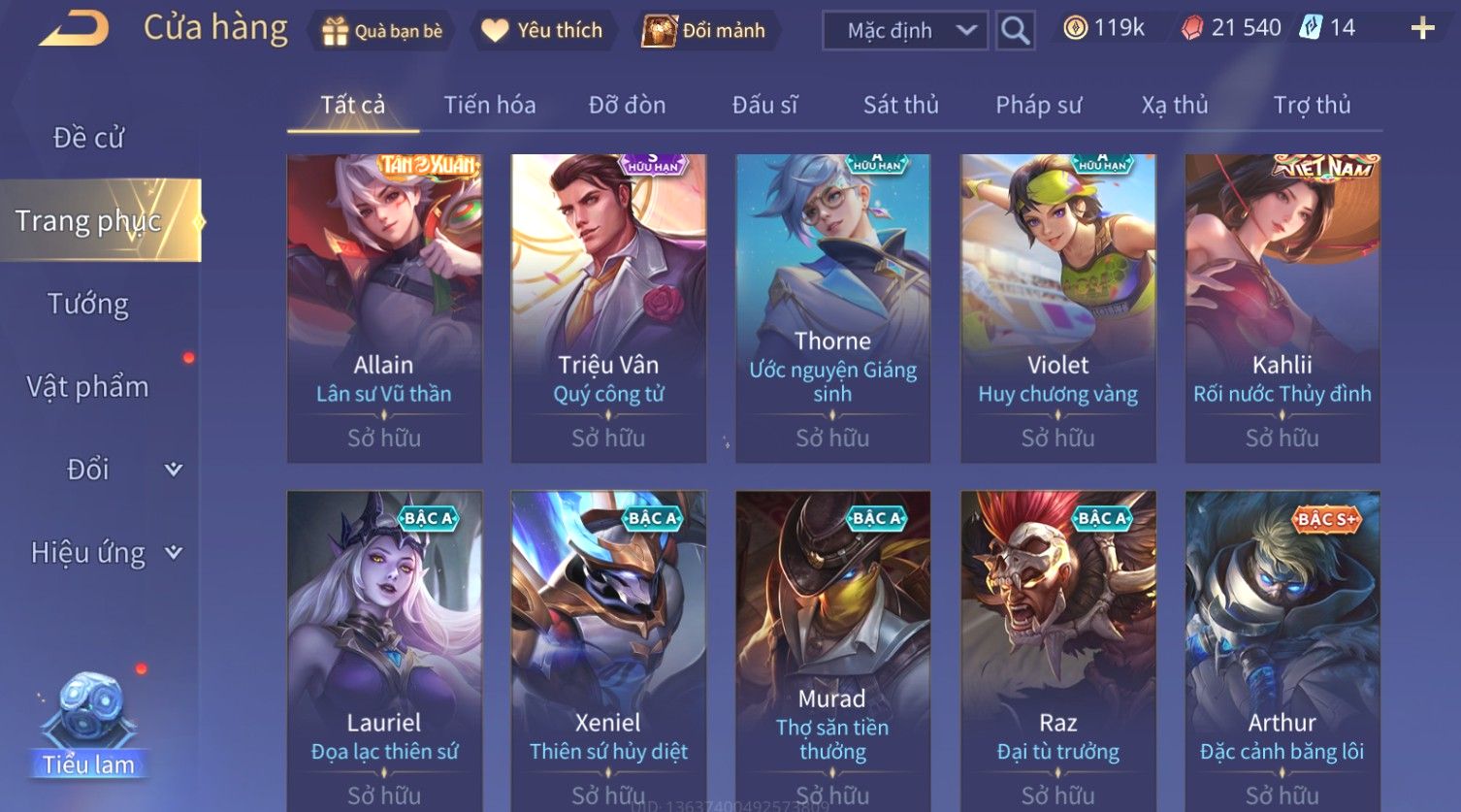Image resolution: width=1461 pixels, height=812 pixels.
Task: Expand the Hiệu ứng menu
Action: pyautogui.click(x=105, y=553)
